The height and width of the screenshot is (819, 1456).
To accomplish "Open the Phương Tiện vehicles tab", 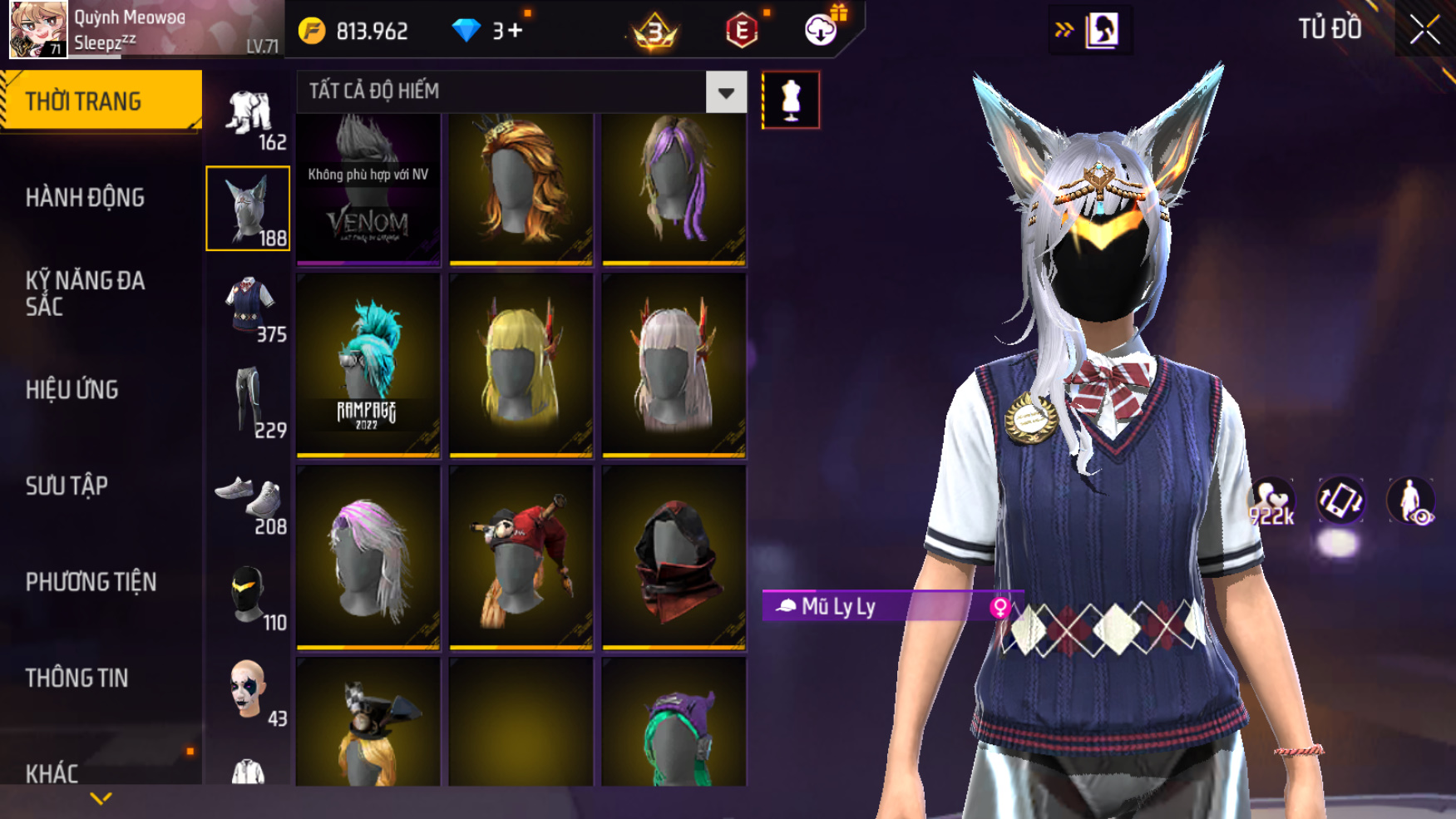I will tap(91, 582).
